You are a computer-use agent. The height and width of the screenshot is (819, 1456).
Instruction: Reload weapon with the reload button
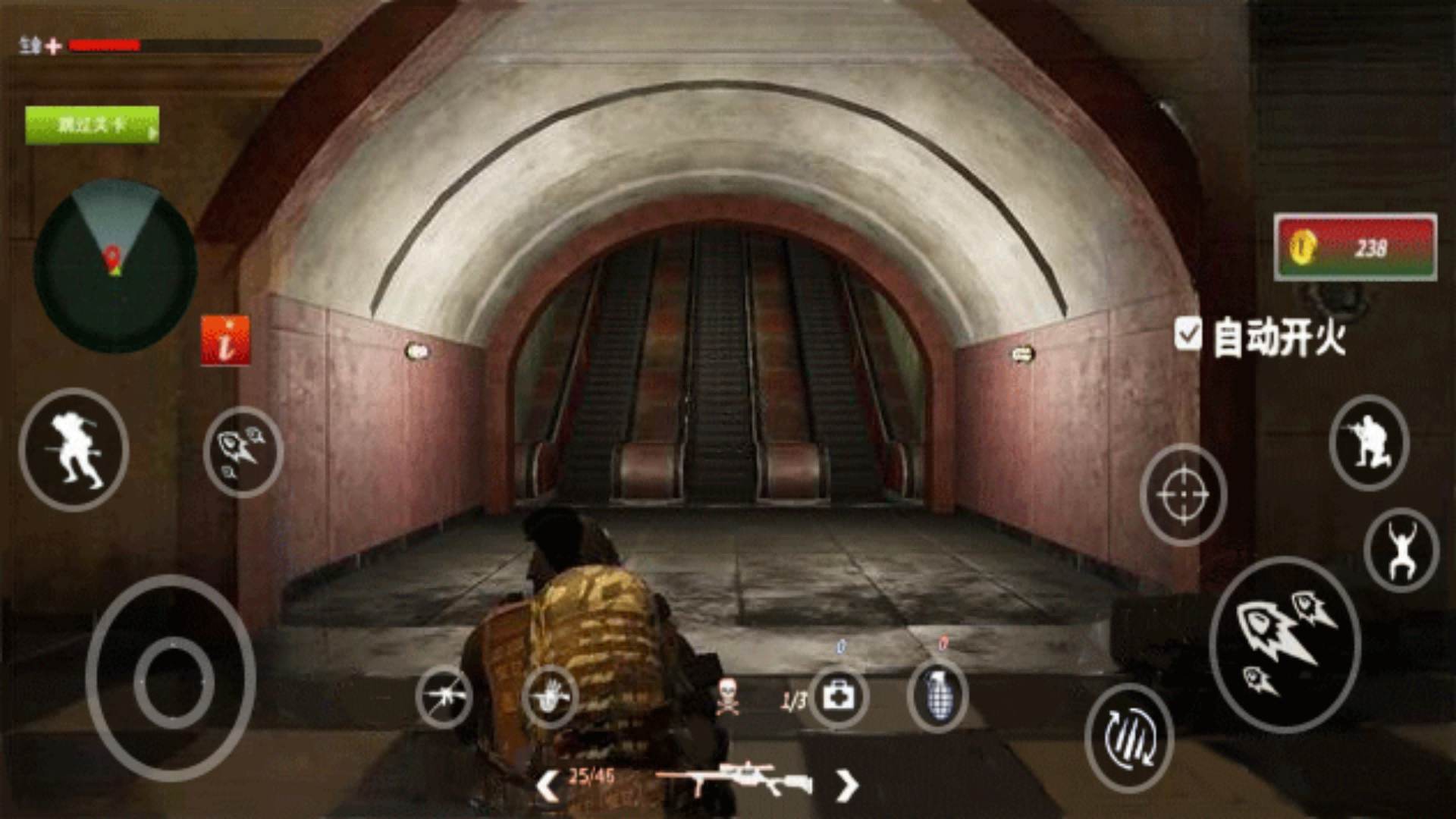tap(1129, 737)
